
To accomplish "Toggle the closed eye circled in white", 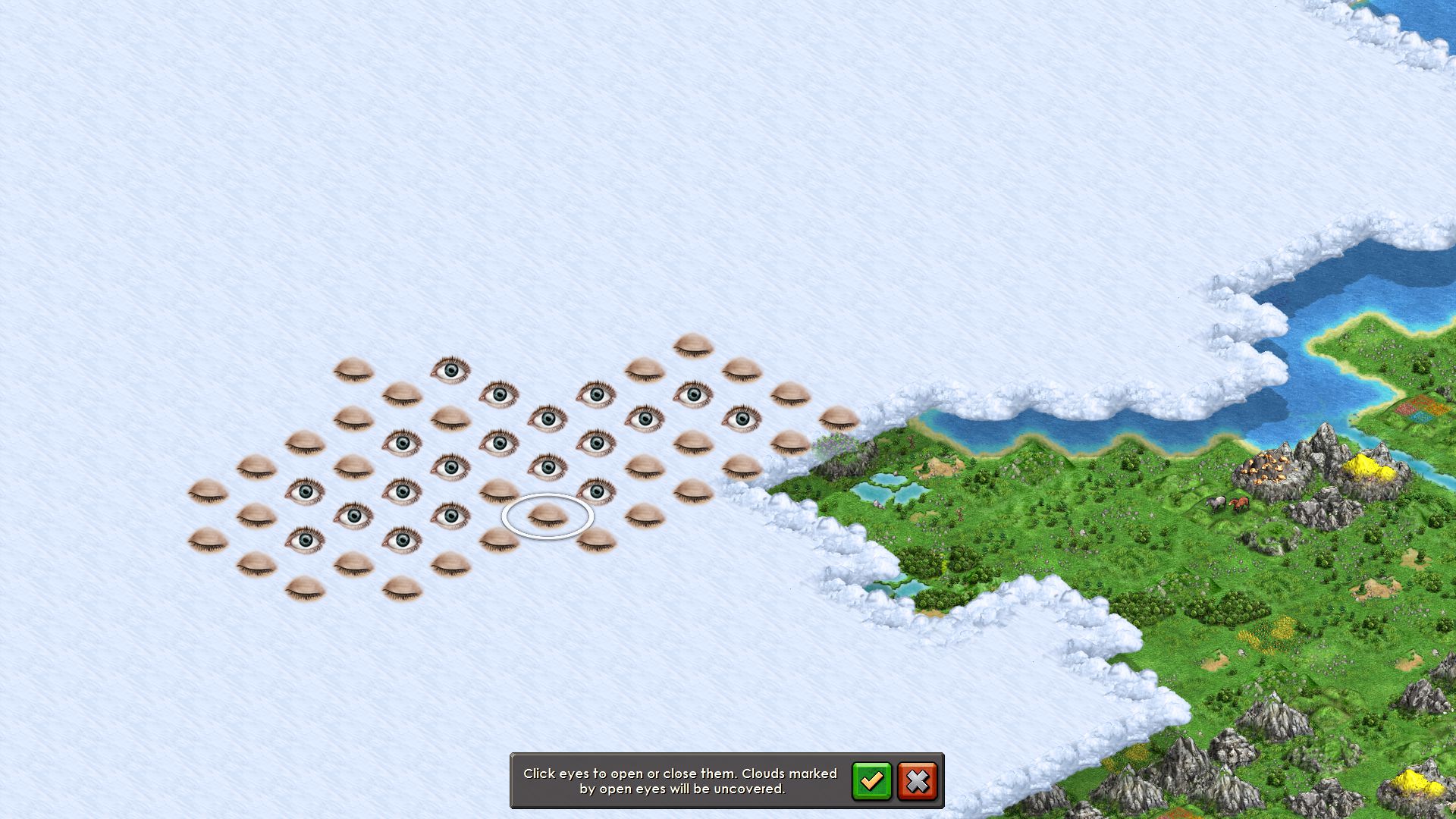I will click(548, 516).
